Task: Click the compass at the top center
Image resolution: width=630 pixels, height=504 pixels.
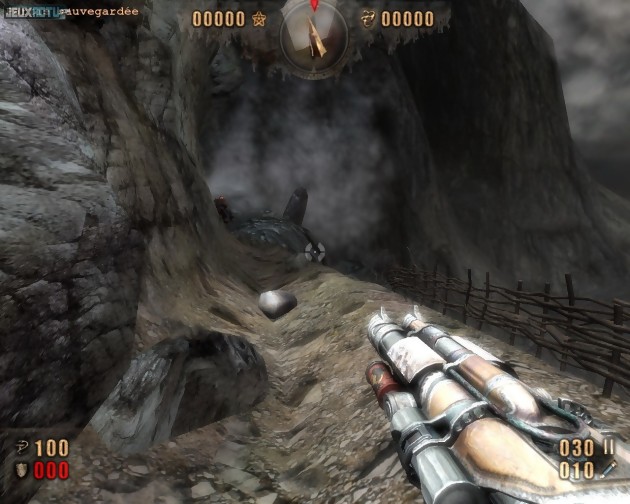Action: pos(314,33)
